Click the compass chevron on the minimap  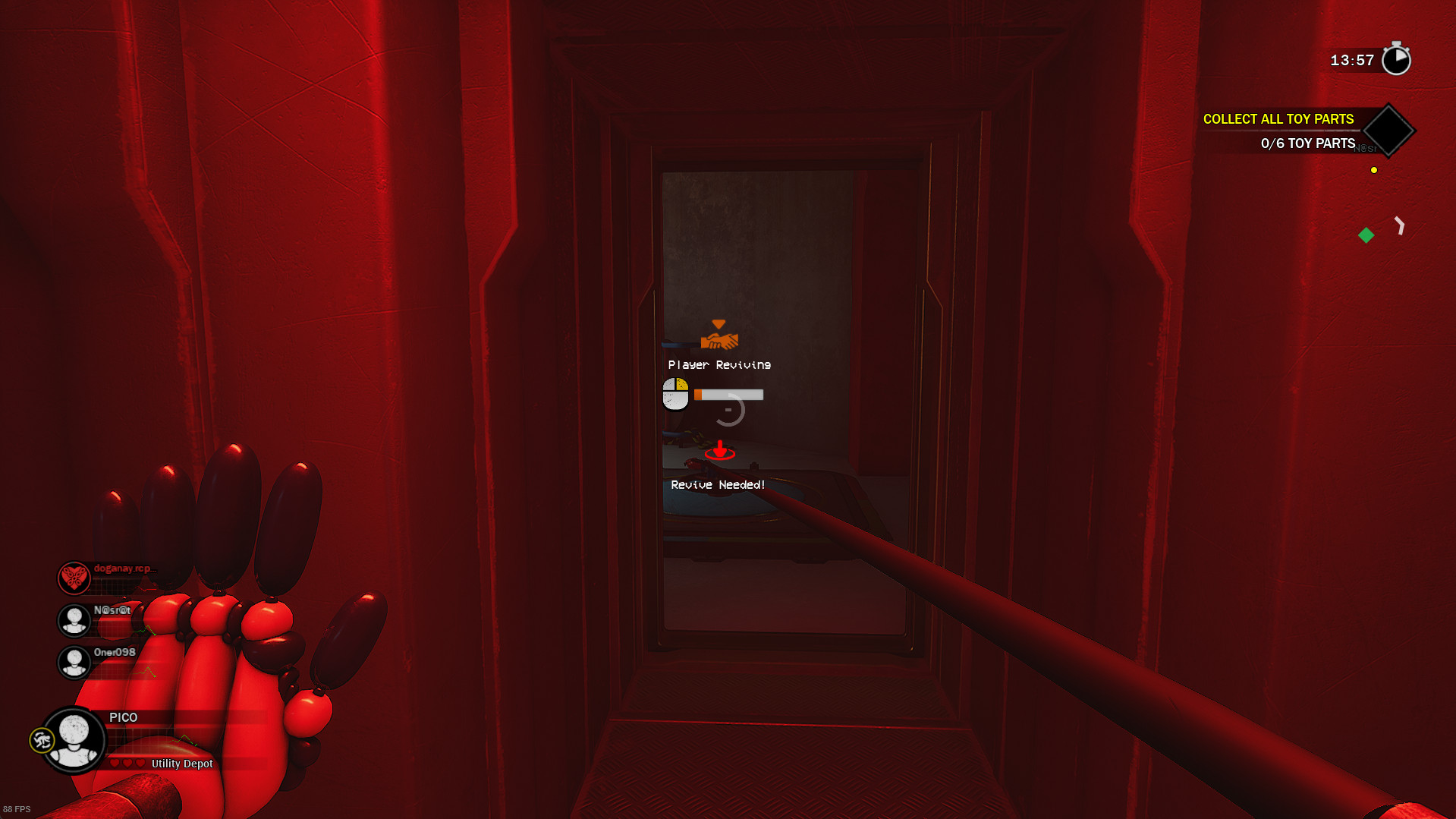pos(1400,226)
